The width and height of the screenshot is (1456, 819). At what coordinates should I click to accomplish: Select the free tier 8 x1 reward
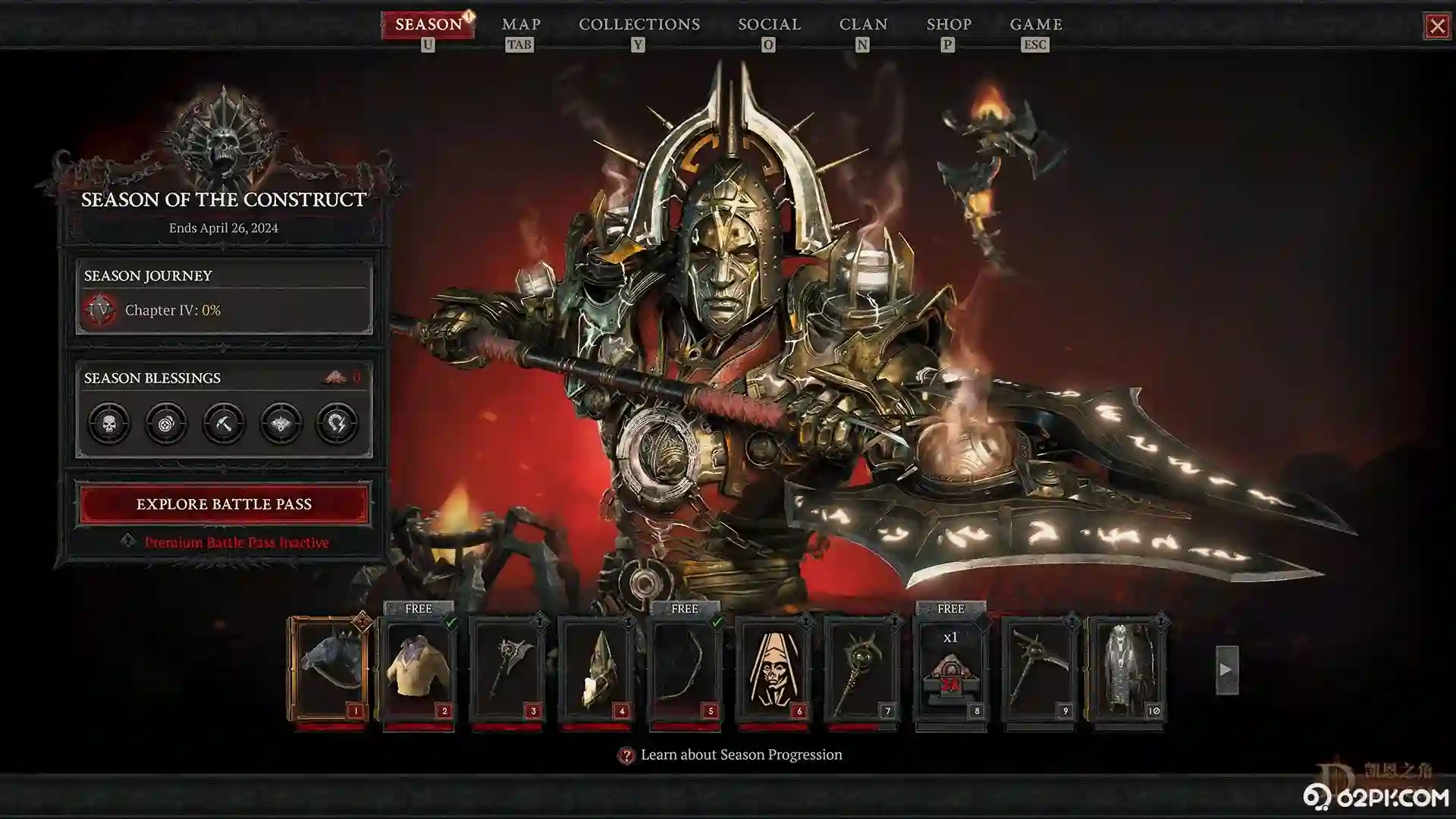pos(950,669)
